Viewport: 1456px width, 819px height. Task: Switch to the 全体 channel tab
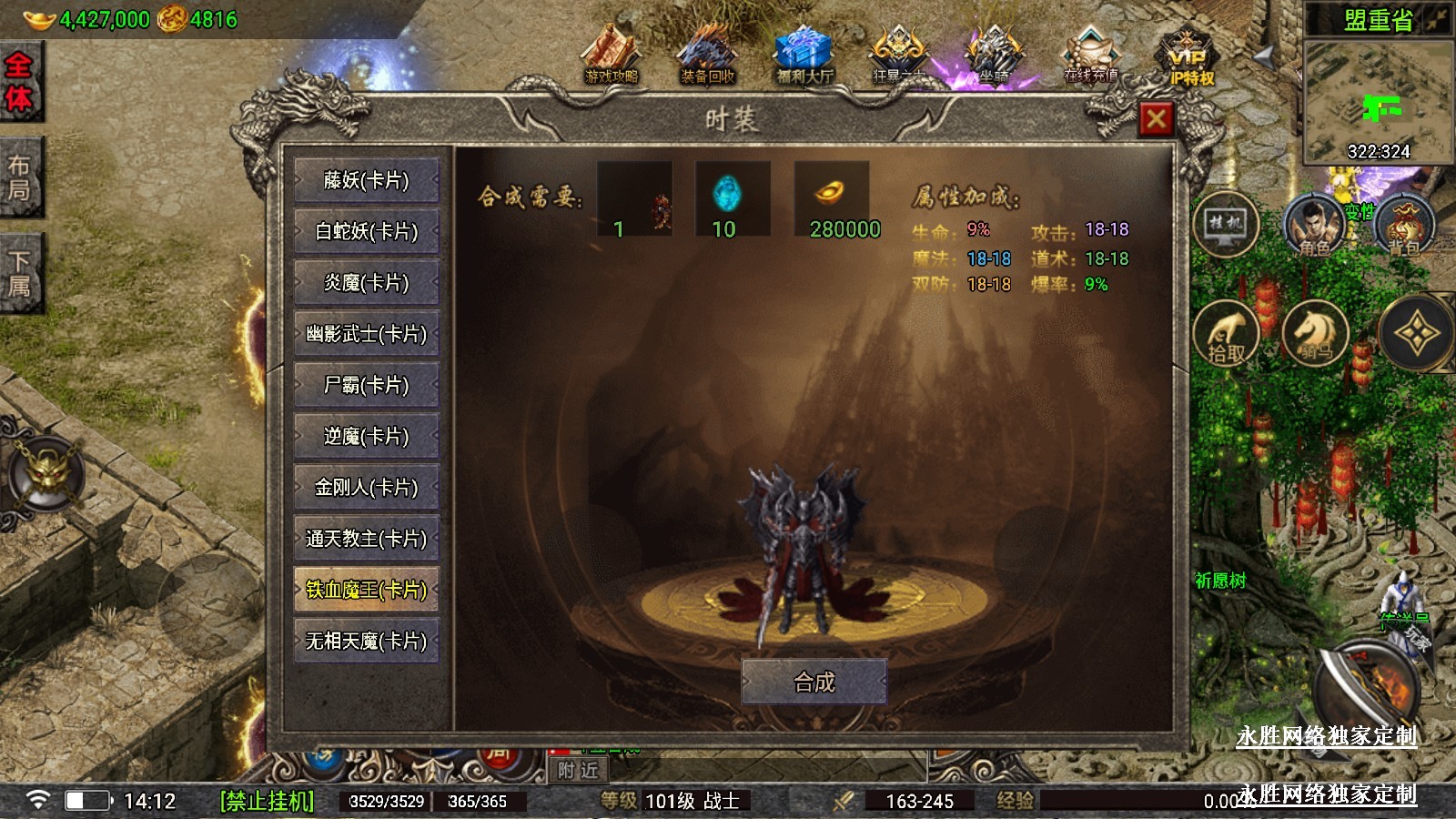point(19,82)
